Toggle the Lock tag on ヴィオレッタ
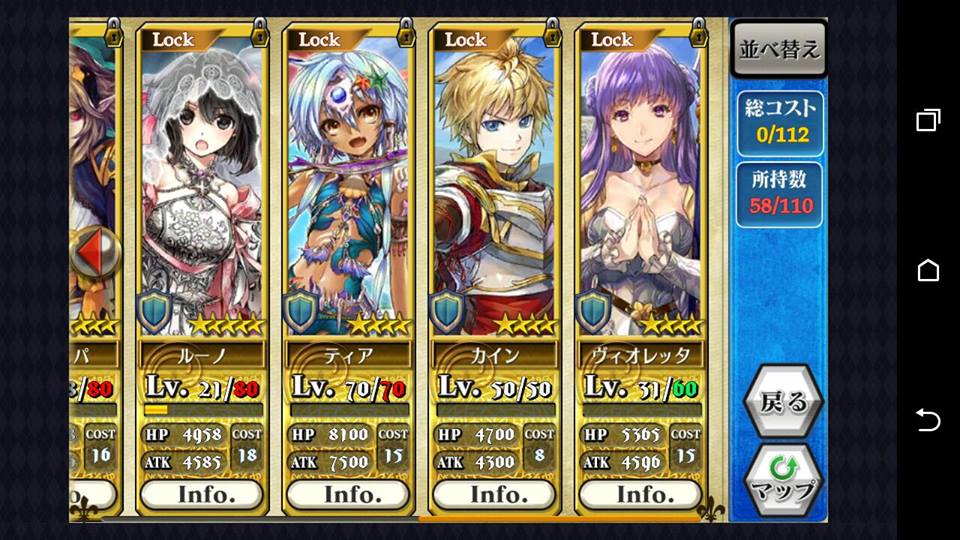The height and width of the screenshot is (540, 960). tap(612, 40)
